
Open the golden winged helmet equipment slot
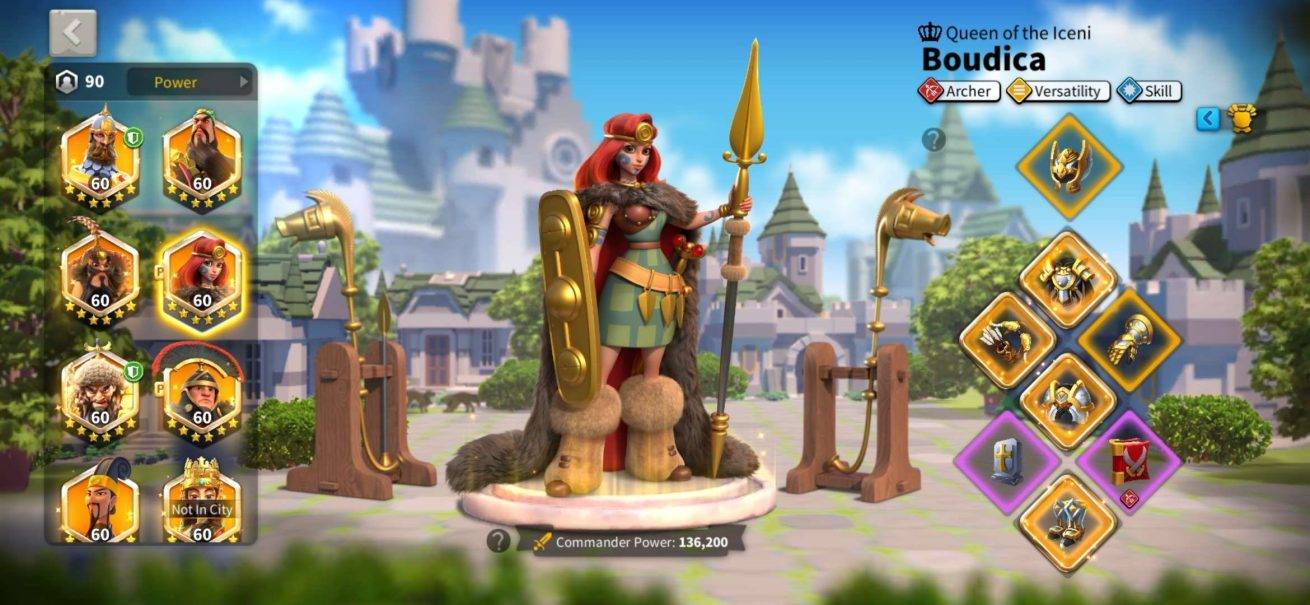[1068, 166]
